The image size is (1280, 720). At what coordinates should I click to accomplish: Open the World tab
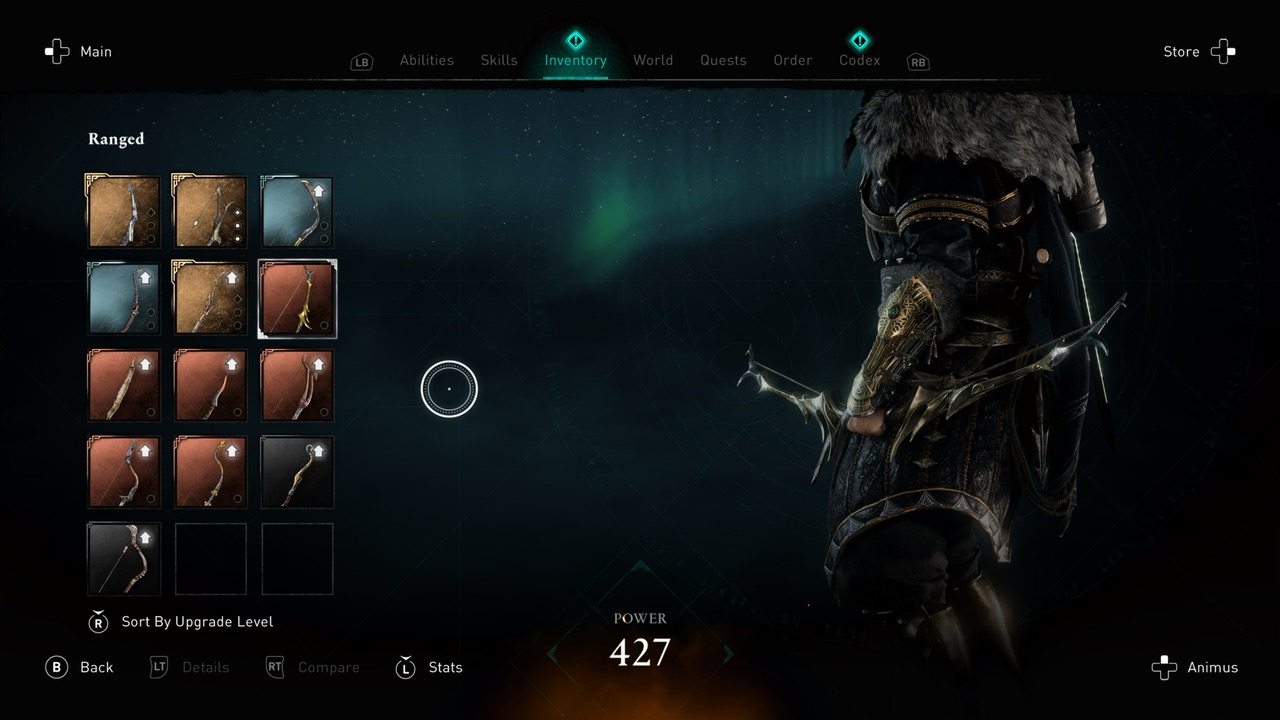point(653,60)
